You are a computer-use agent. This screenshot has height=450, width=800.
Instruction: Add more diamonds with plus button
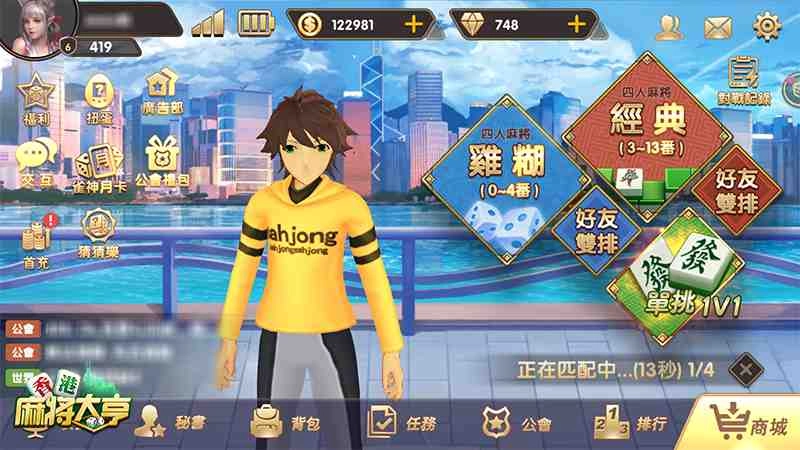coord(576,24)
